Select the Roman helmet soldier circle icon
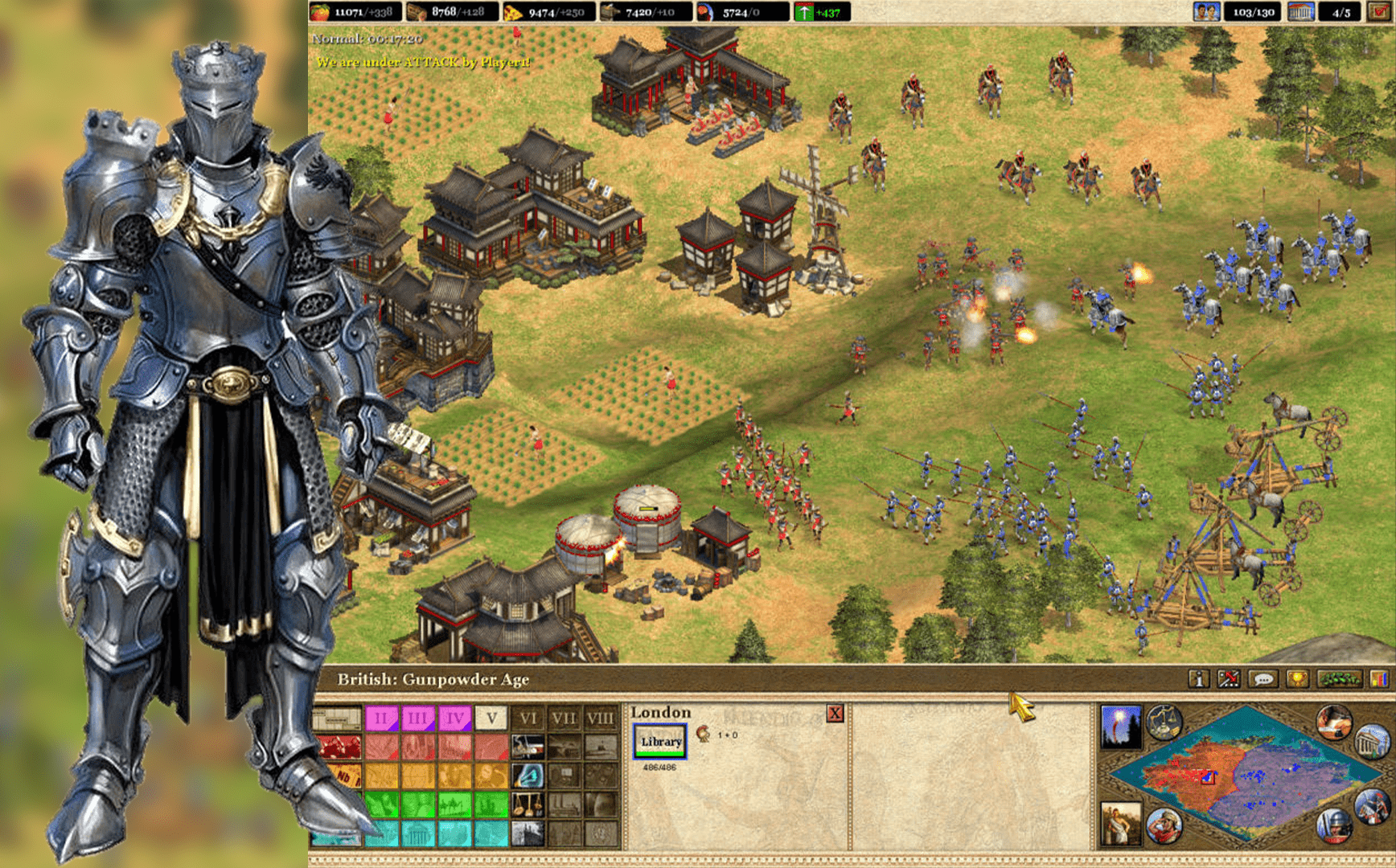This screenshot has width=1396, height=868. pyautogui.click(x=1334, y=825)
